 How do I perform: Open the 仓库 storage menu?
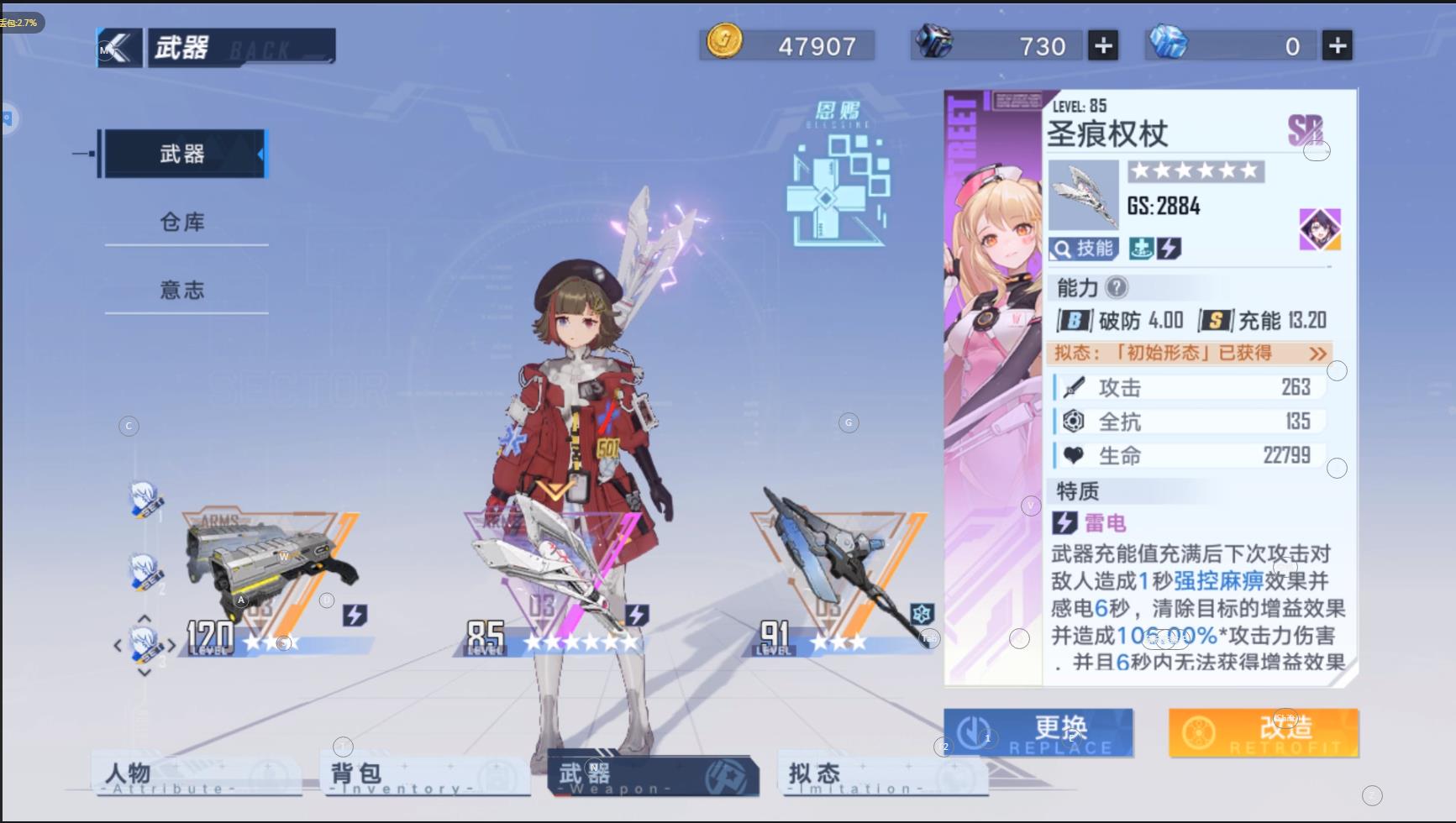coord(182,222)
